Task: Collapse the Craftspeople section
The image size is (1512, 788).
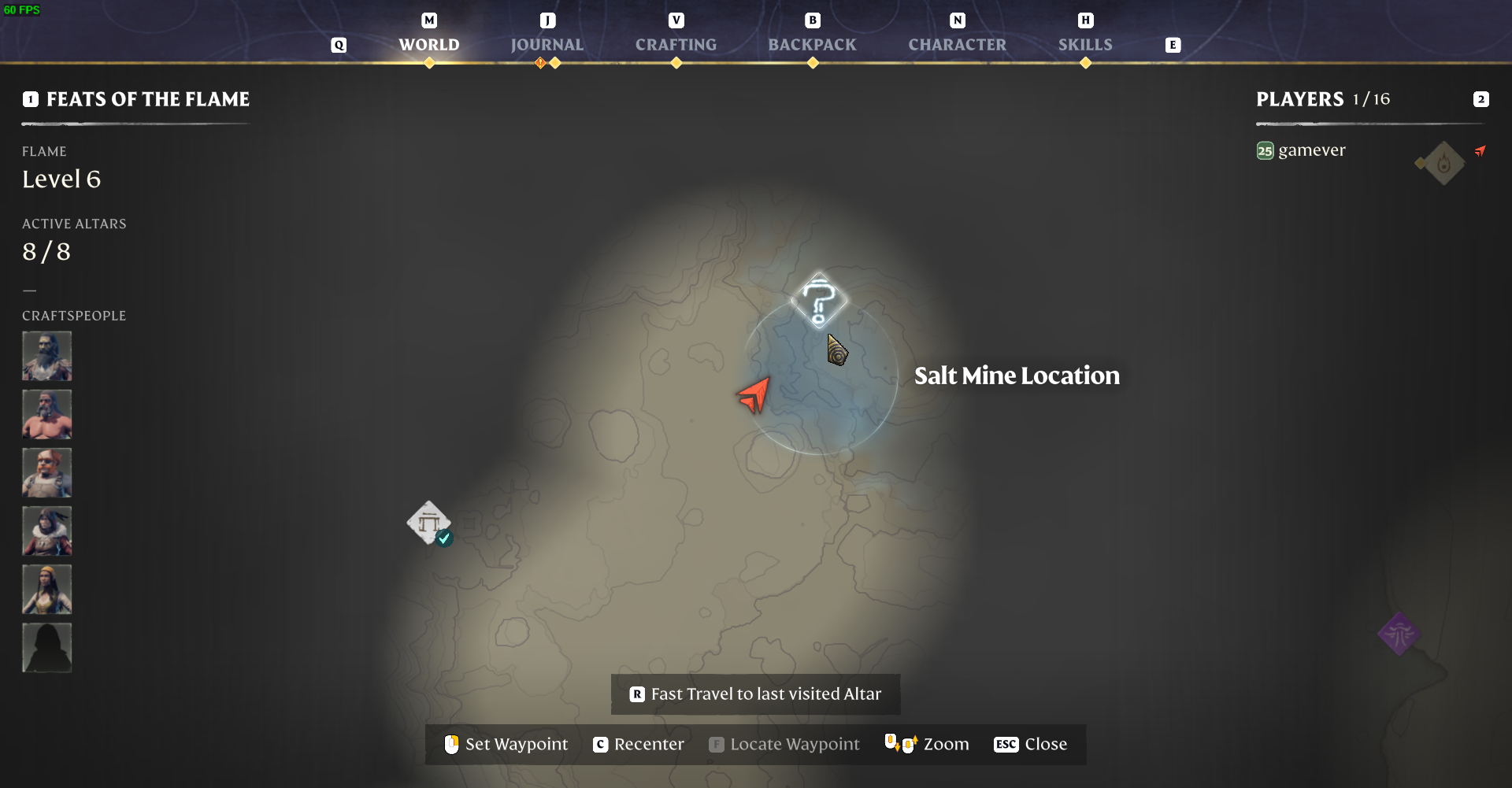Action: click(74, 315)
